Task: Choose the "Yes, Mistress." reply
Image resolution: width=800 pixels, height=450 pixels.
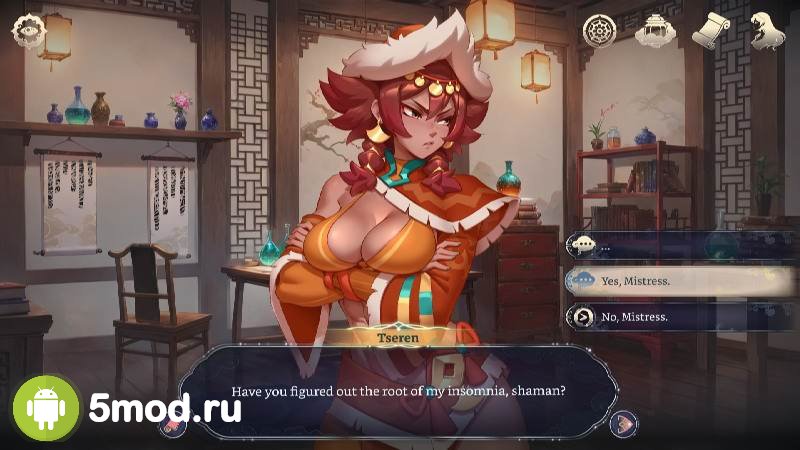Action: 660,281
